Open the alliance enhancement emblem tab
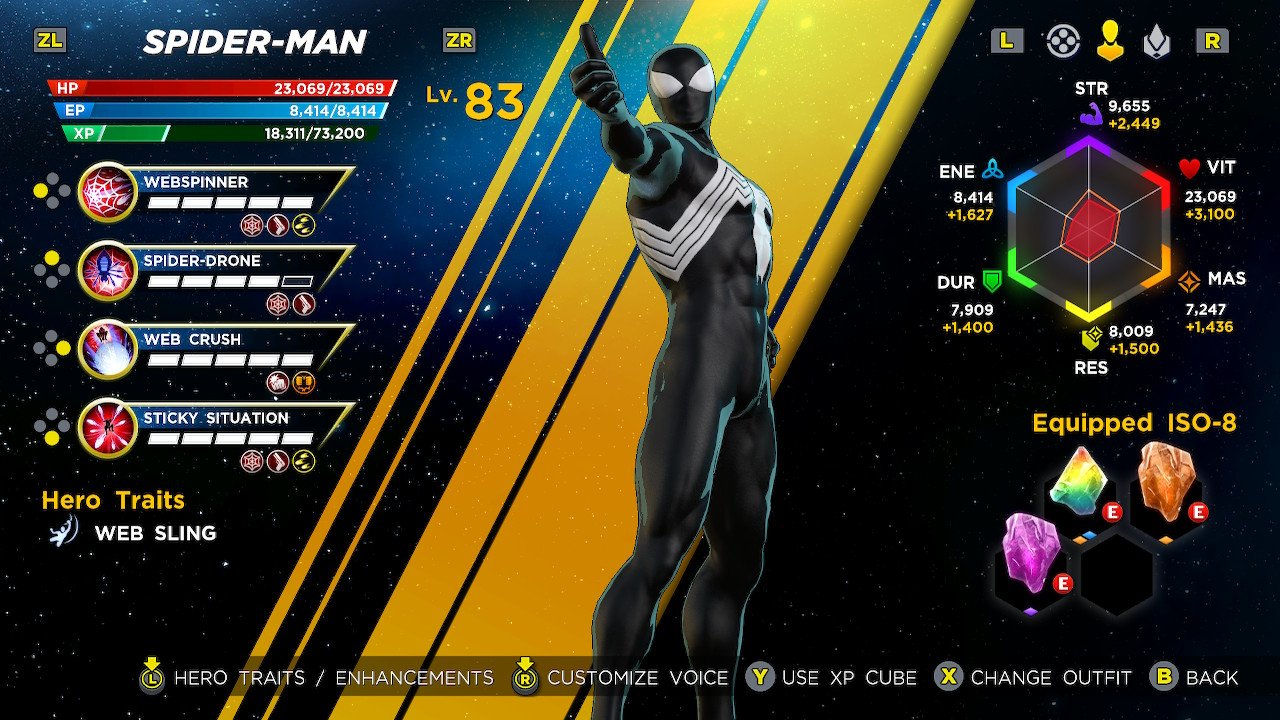This screenshot has width=1280, height=720. pos(1157,41)
